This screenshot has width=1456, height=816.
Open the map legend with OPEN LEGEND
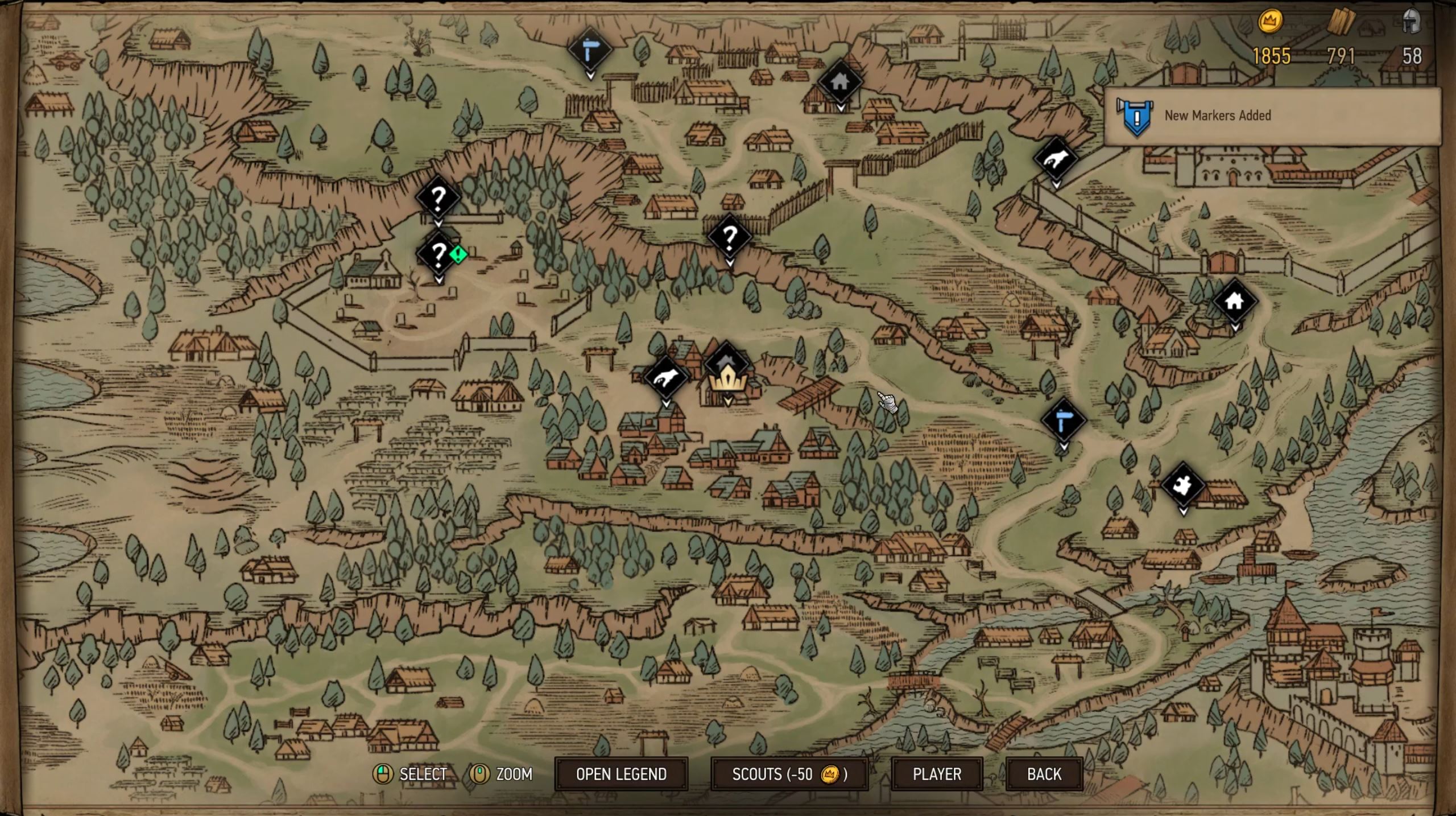coord(621,774)
